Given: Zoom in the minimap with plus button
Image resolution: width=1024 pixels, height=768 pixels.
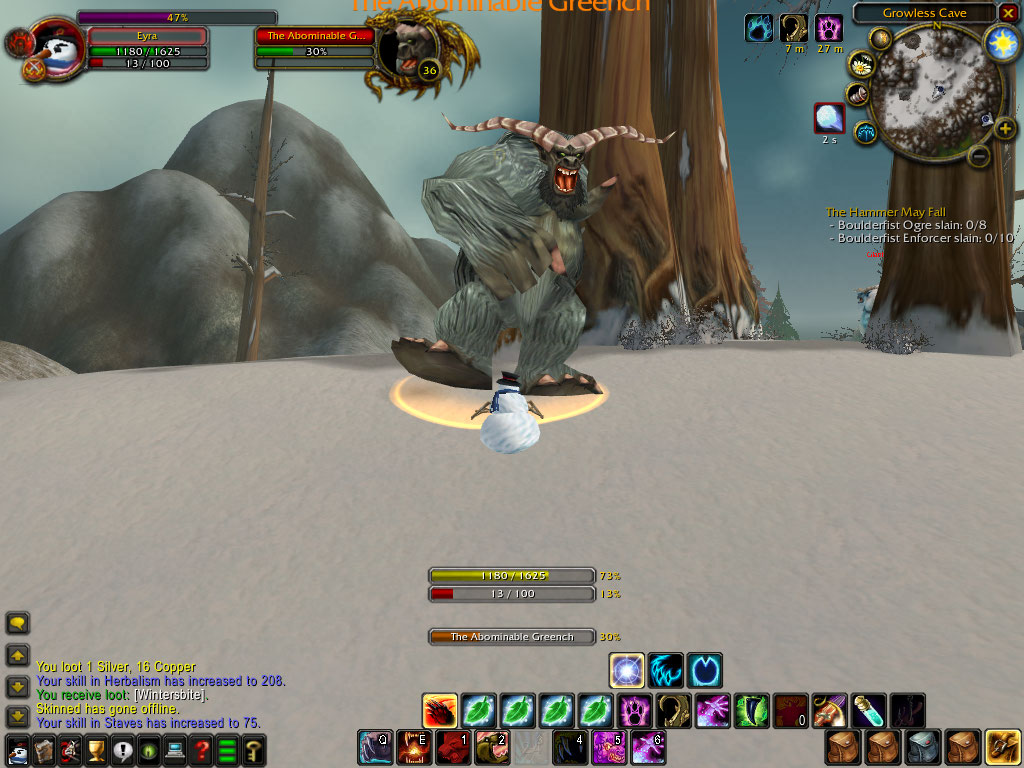Looking at the screenshot, I should pos(1004,128).
